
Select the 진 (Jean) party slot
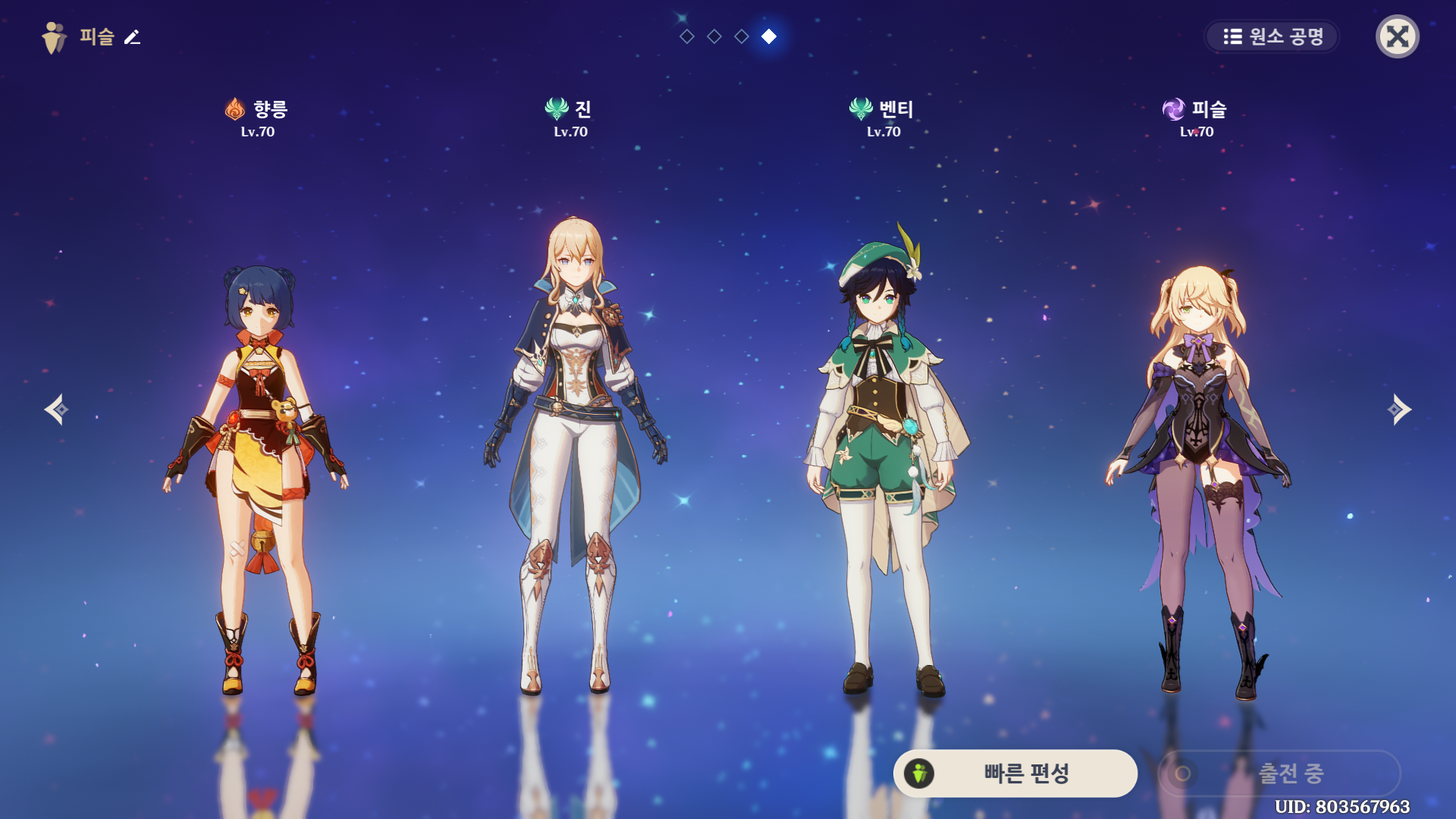573,455
